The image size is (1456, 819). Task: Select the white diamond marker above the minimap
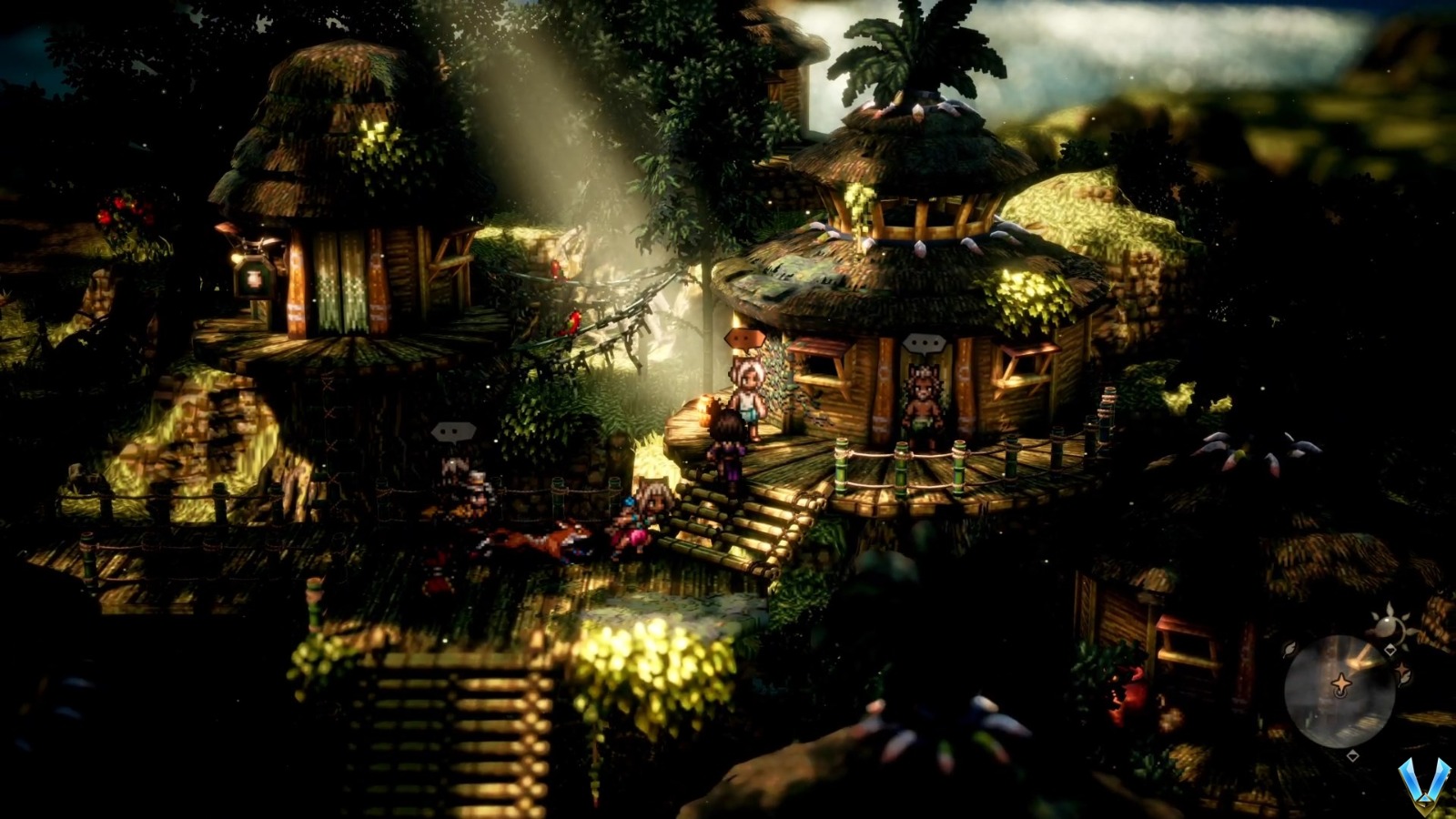(1390, 650)
